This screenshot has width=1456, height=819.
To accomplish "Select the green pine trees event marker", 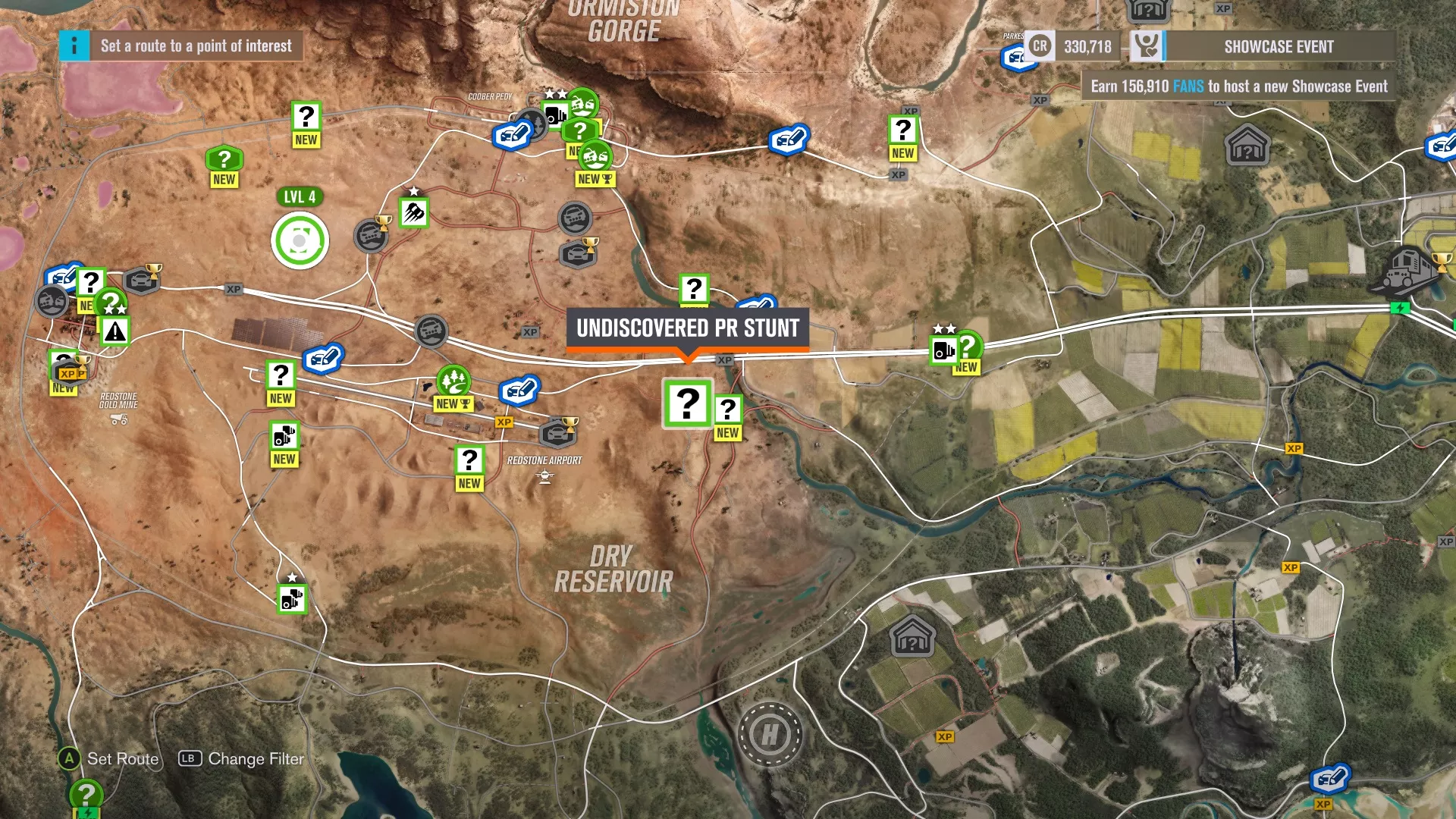I will pyautogui.click(x=453, y=379).
